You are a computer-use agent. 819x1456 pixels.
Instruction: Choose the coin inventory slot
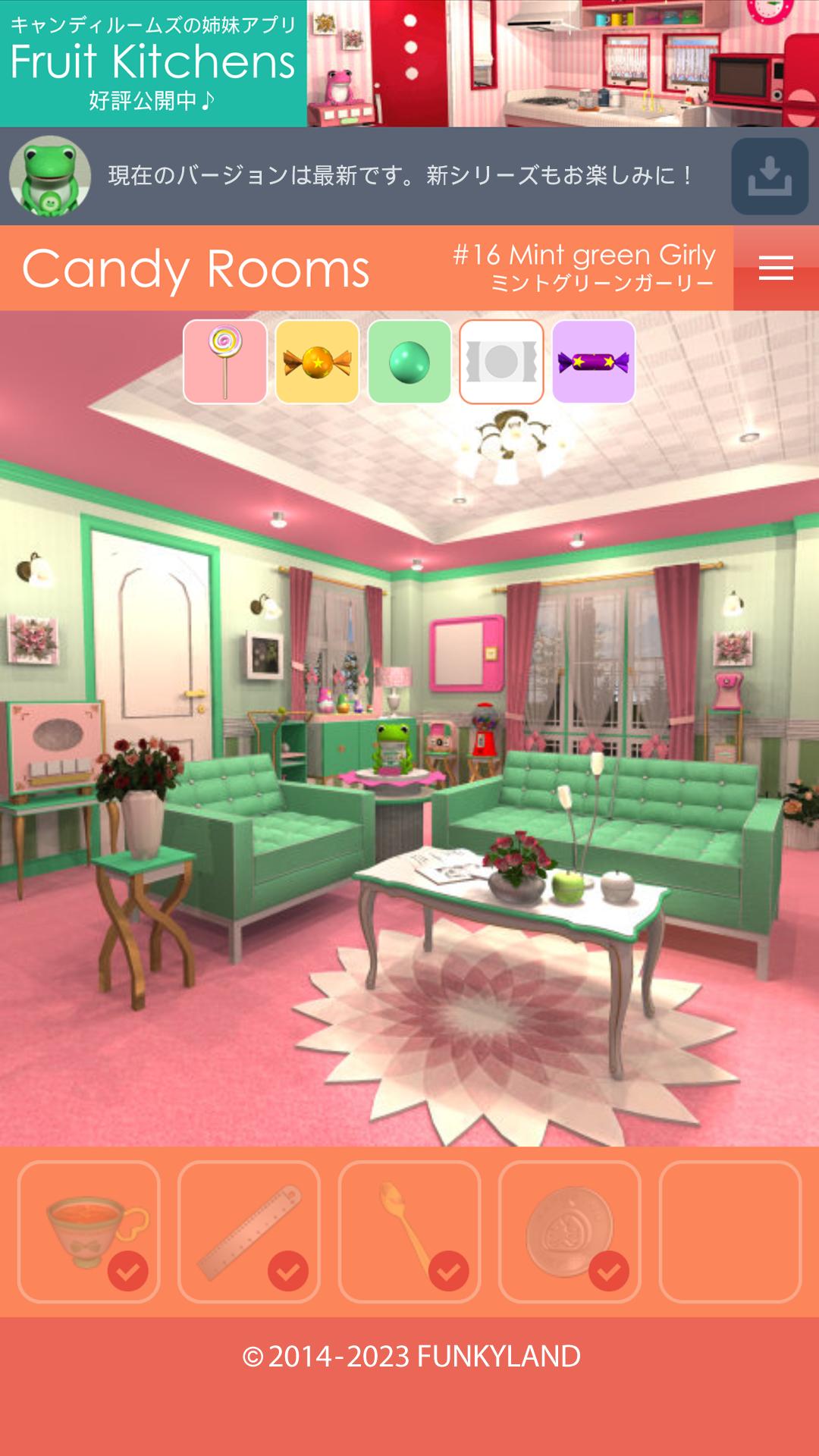click(x=570, y=1232)
